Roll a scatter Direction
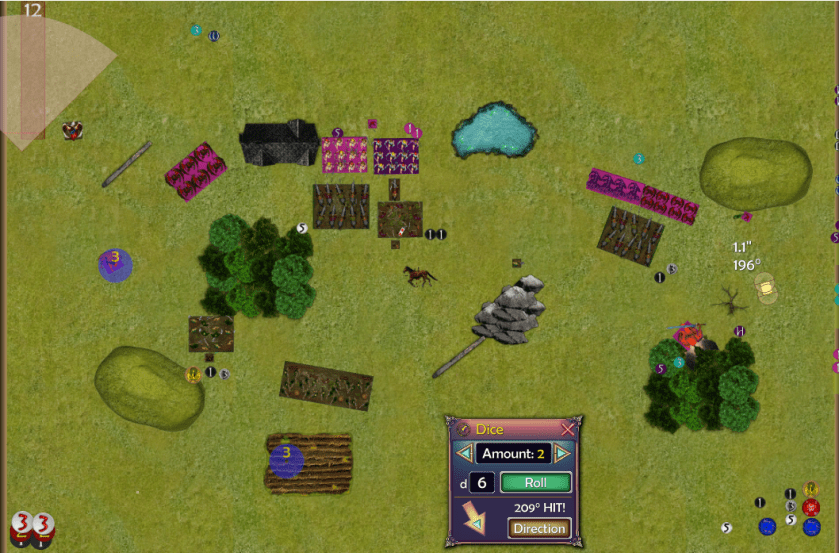Screen dimensions: 839x553 click(x=539, y=528)
